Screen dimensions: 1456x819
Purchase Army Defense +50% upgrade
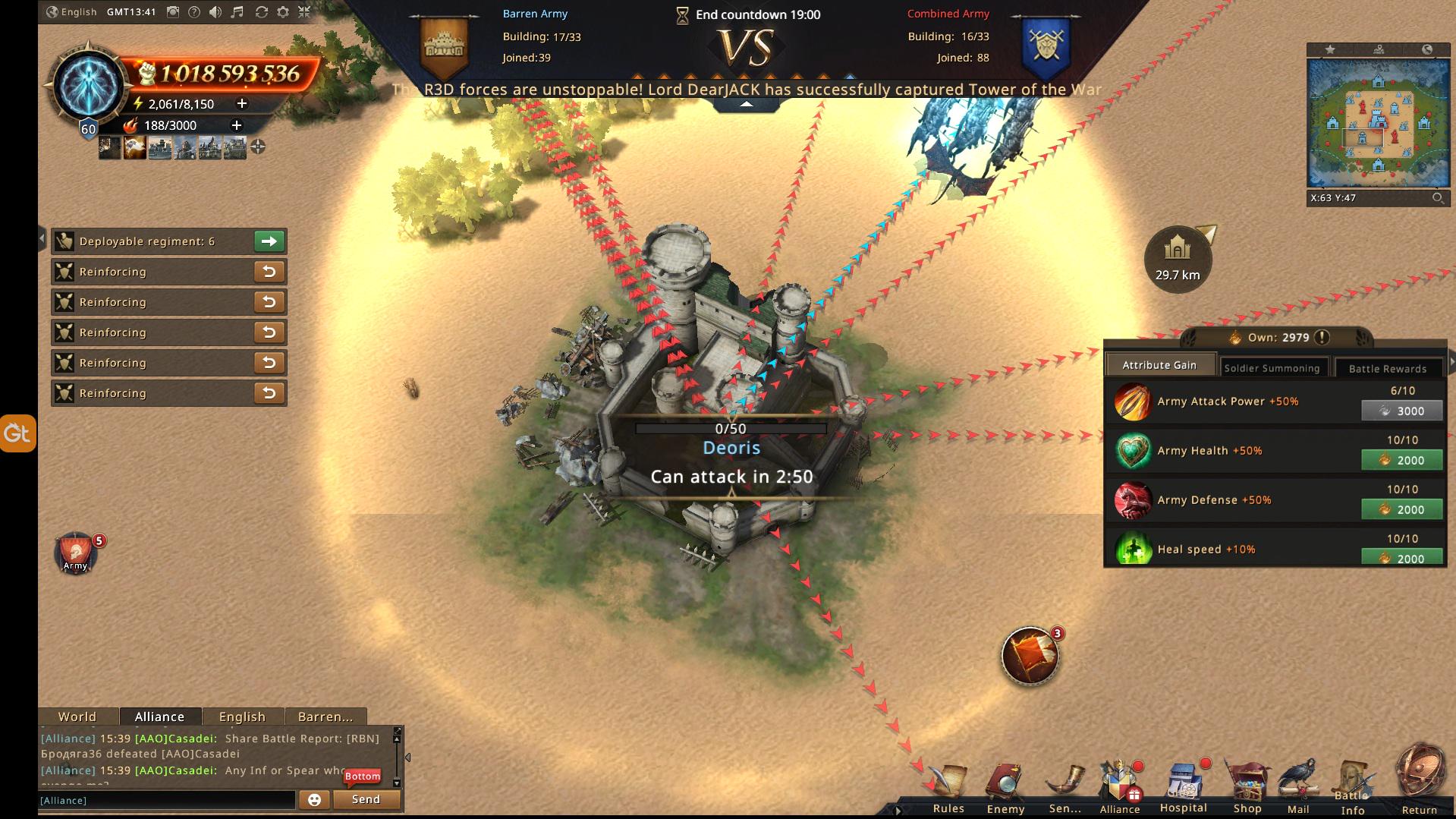coord(1401,509)
